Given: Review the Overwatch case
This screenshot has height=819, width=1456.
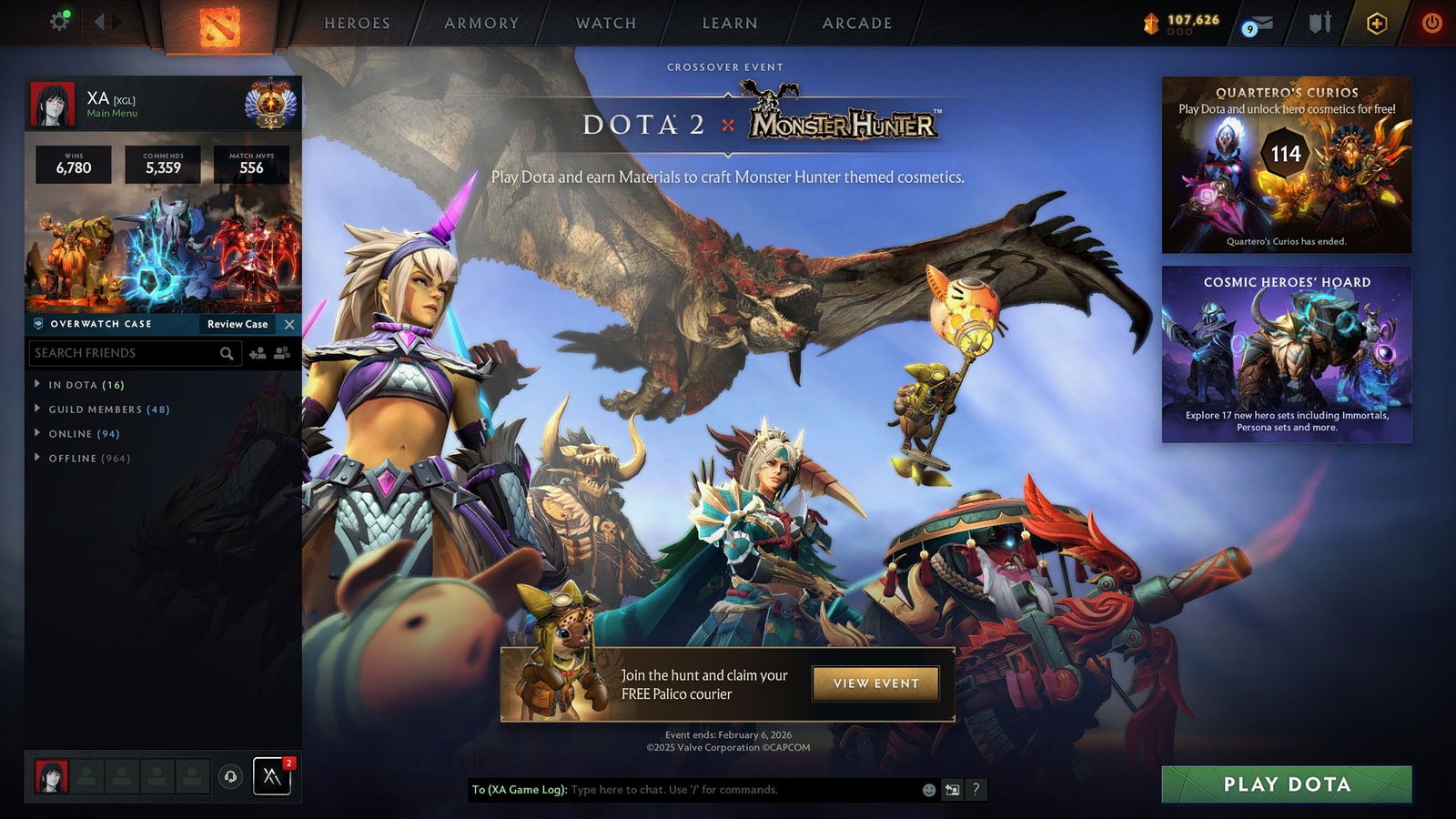Looking at the screenshot, I should point(238,324).
